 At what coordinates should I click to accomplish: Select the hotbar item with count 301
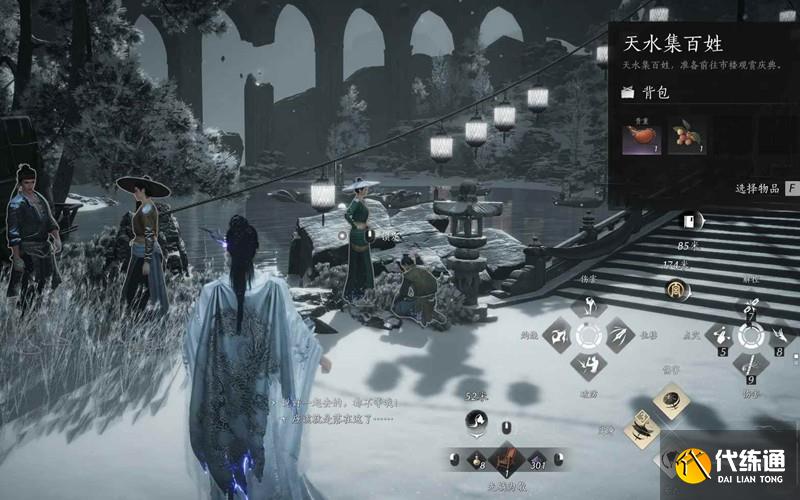(x=539, y=459)
